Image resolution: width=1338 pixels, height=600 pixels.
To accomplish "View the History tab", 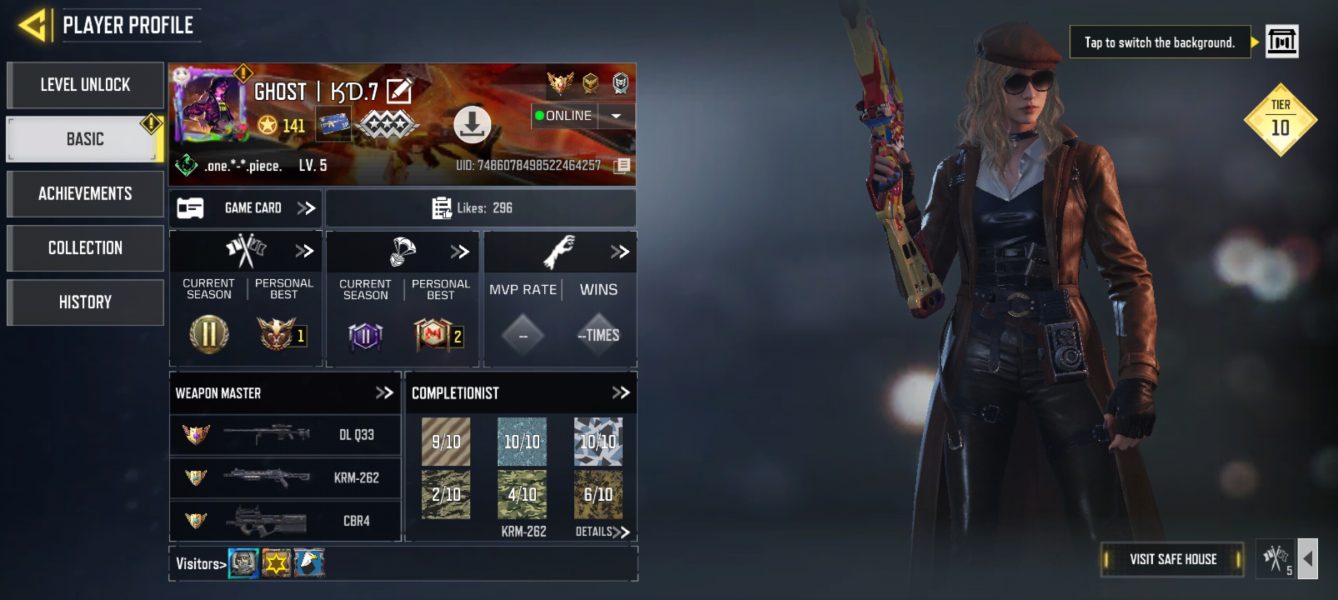I will pyautogui.click(x=85, y=301).
